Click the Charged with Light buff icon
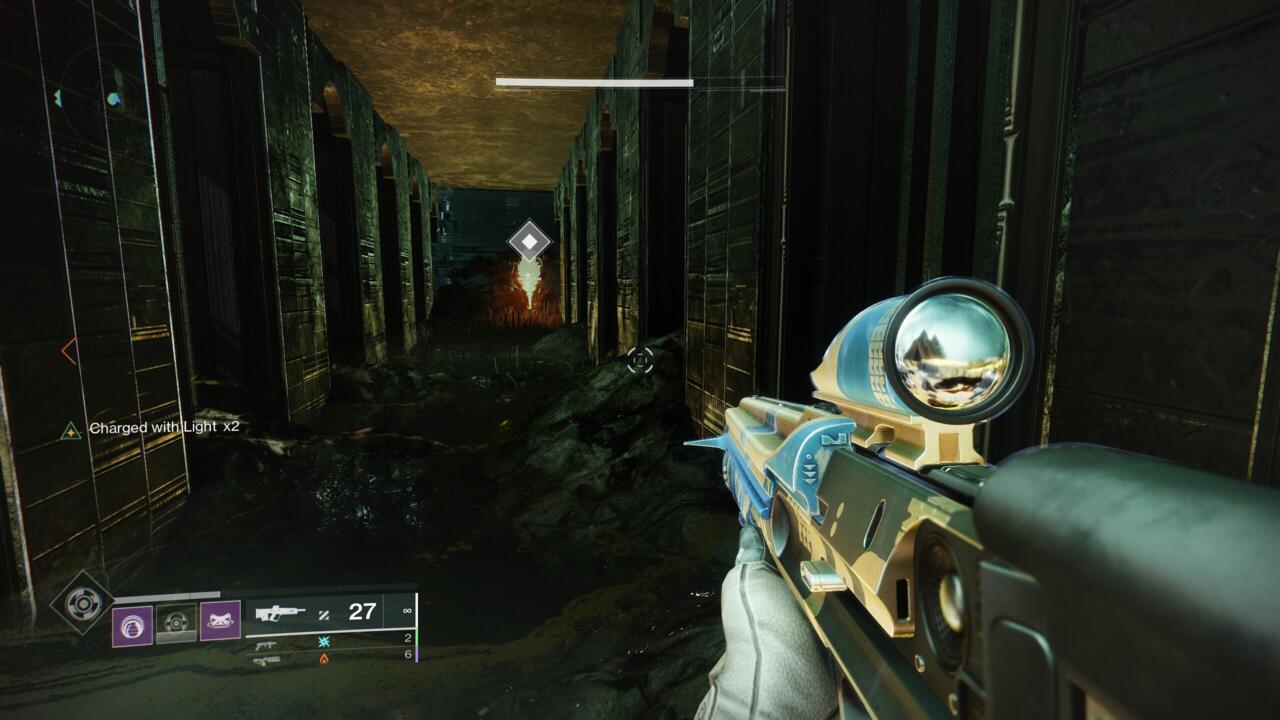This screenshot has width=1280, height=720. (x=70, y=429)
